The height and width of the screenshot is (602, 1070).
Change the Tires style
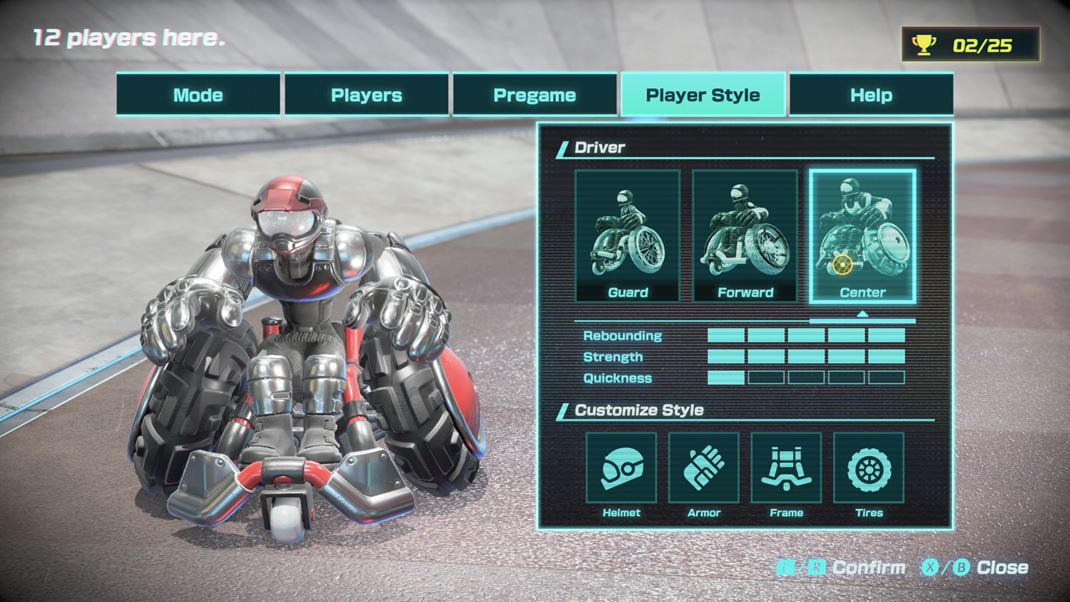coord(868,468)
